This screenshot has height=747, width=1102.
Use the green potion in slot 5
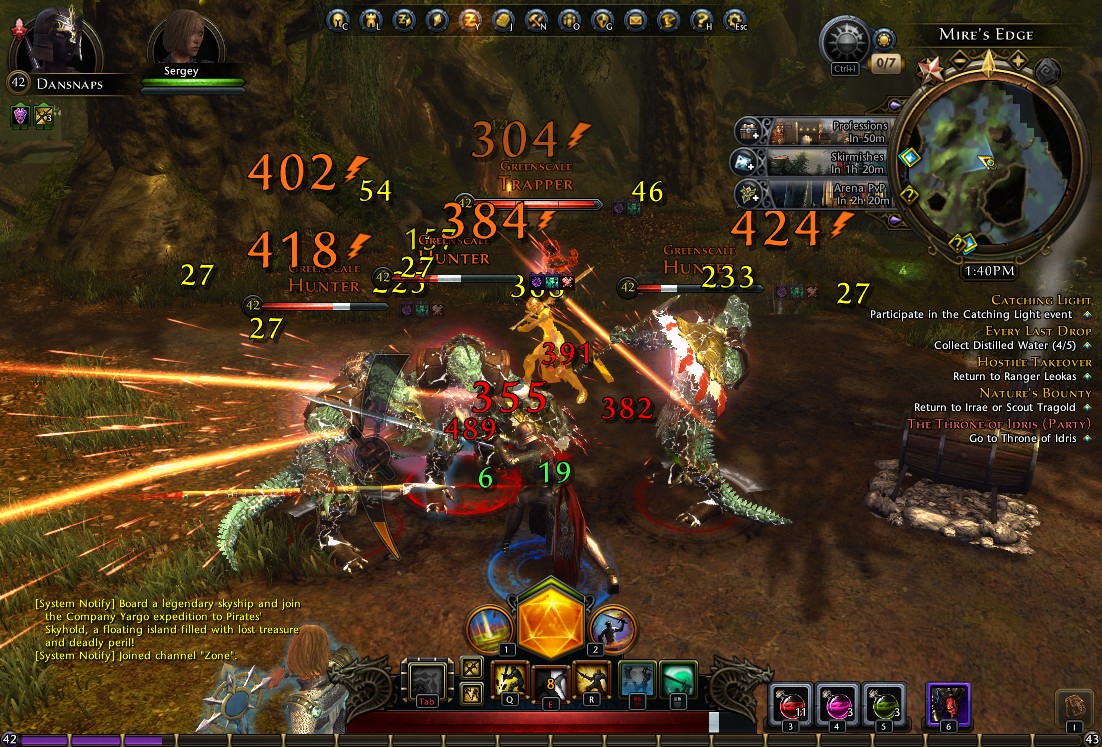coord(883,704)
